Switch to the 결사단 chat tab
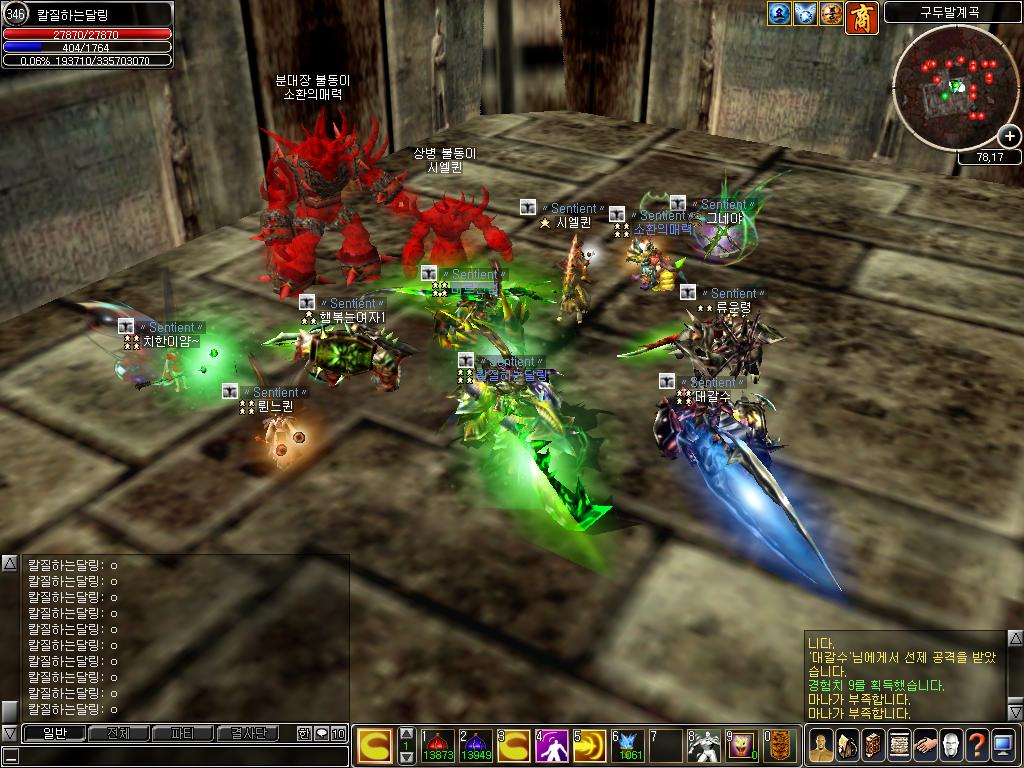This screenshot has height=768, width=1024. [248, 733]
